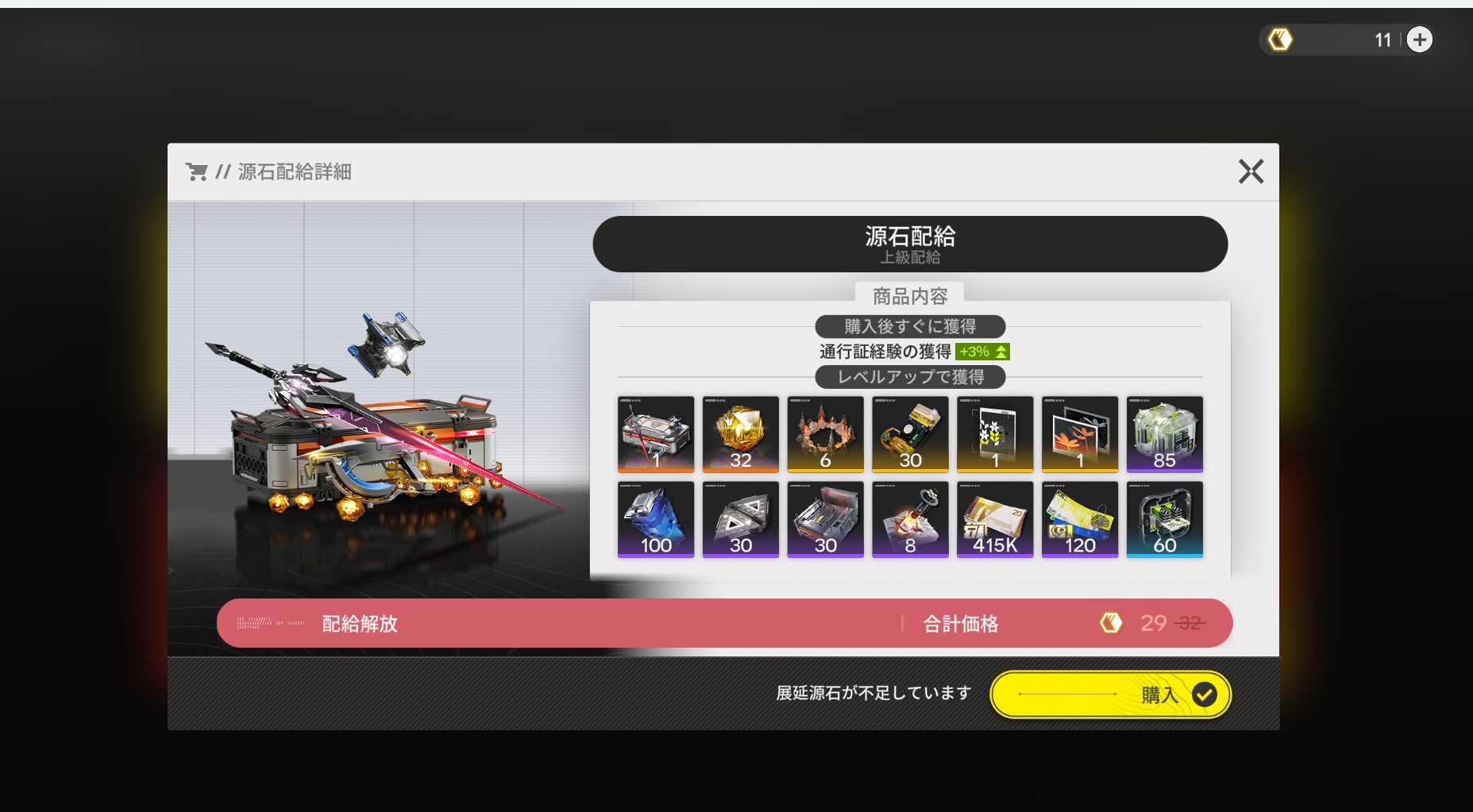View the orange leaf photo reward
Viewport: 1473px width, 812px height.
click(1080, 434)
